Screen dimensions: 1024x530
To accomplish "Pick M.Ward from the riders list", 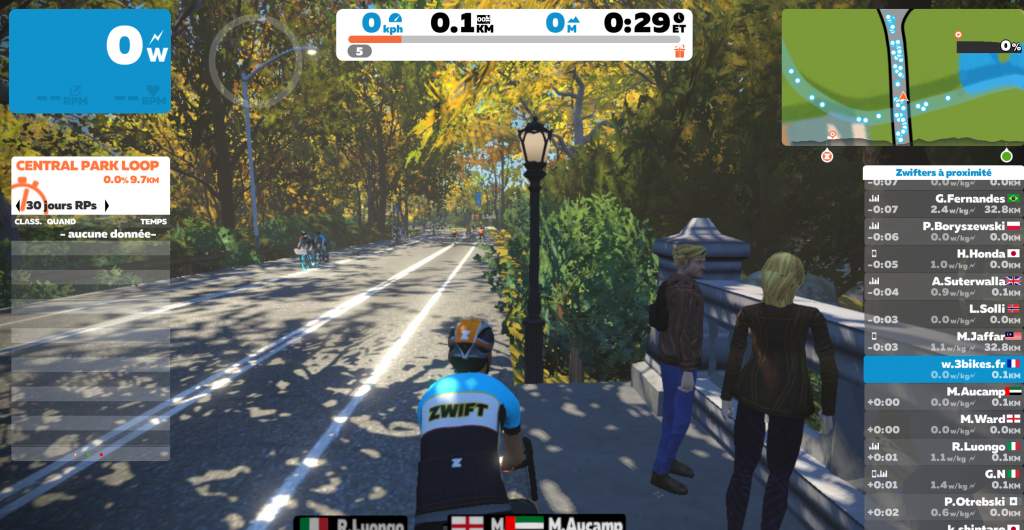I will tap(942, 424).
